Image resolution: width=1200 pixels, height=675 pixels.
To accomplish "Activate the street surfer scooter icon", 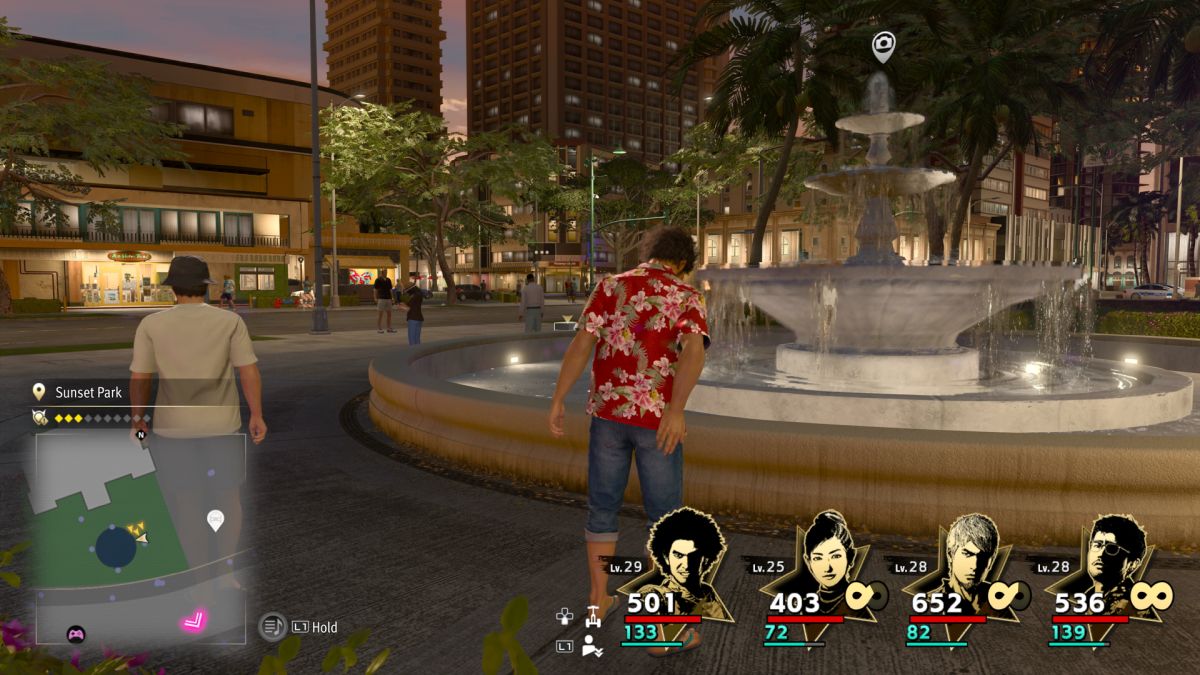I will [593, 616].
